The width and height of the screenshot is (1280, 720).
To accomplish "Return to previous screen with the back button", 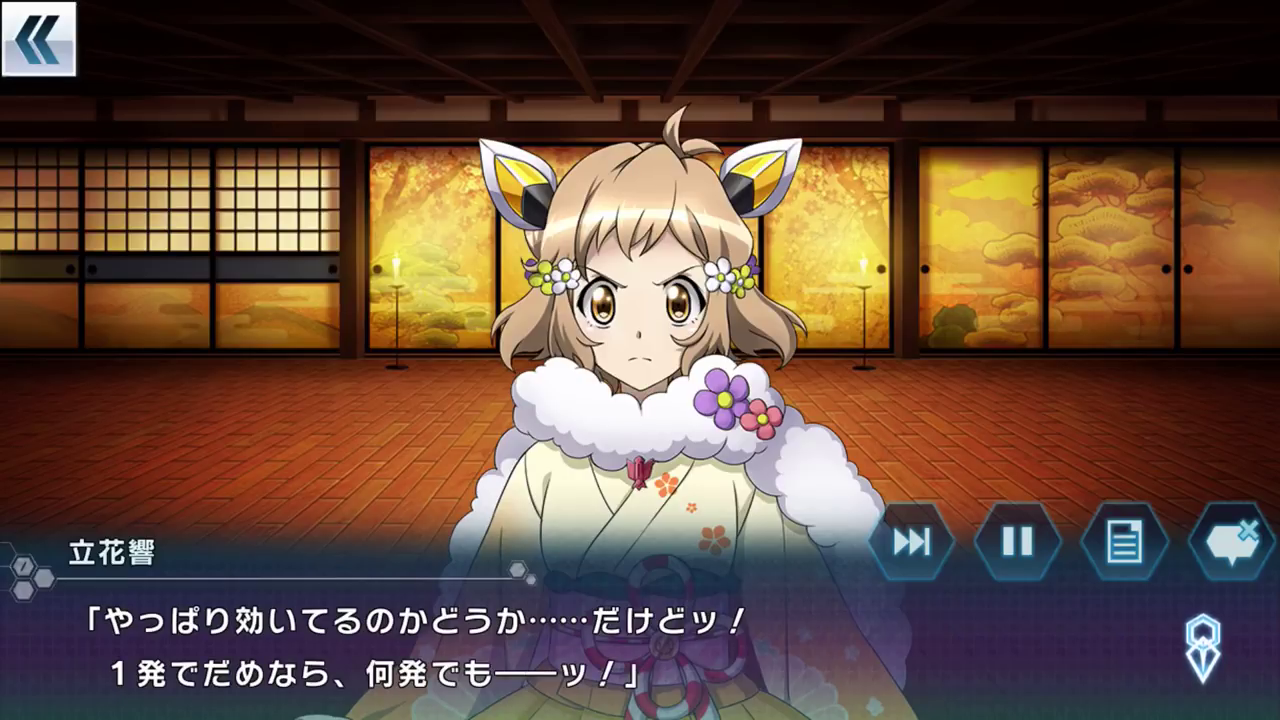I will tap(38, 40).
